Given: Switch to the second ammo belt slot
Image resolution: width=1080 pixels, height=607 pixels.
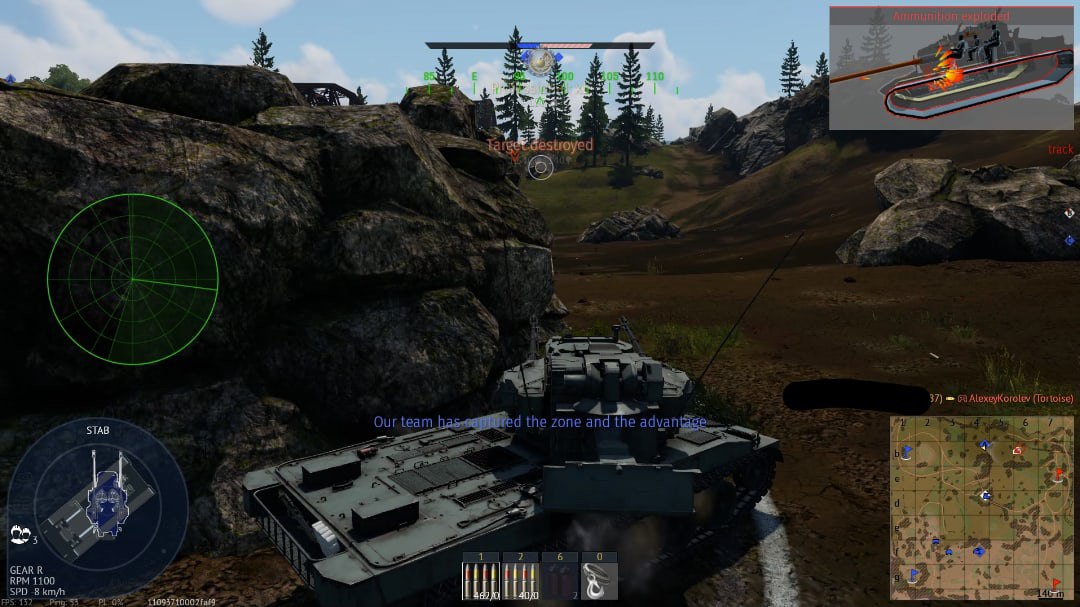Looking at the screenshot, I should point(520,576).
